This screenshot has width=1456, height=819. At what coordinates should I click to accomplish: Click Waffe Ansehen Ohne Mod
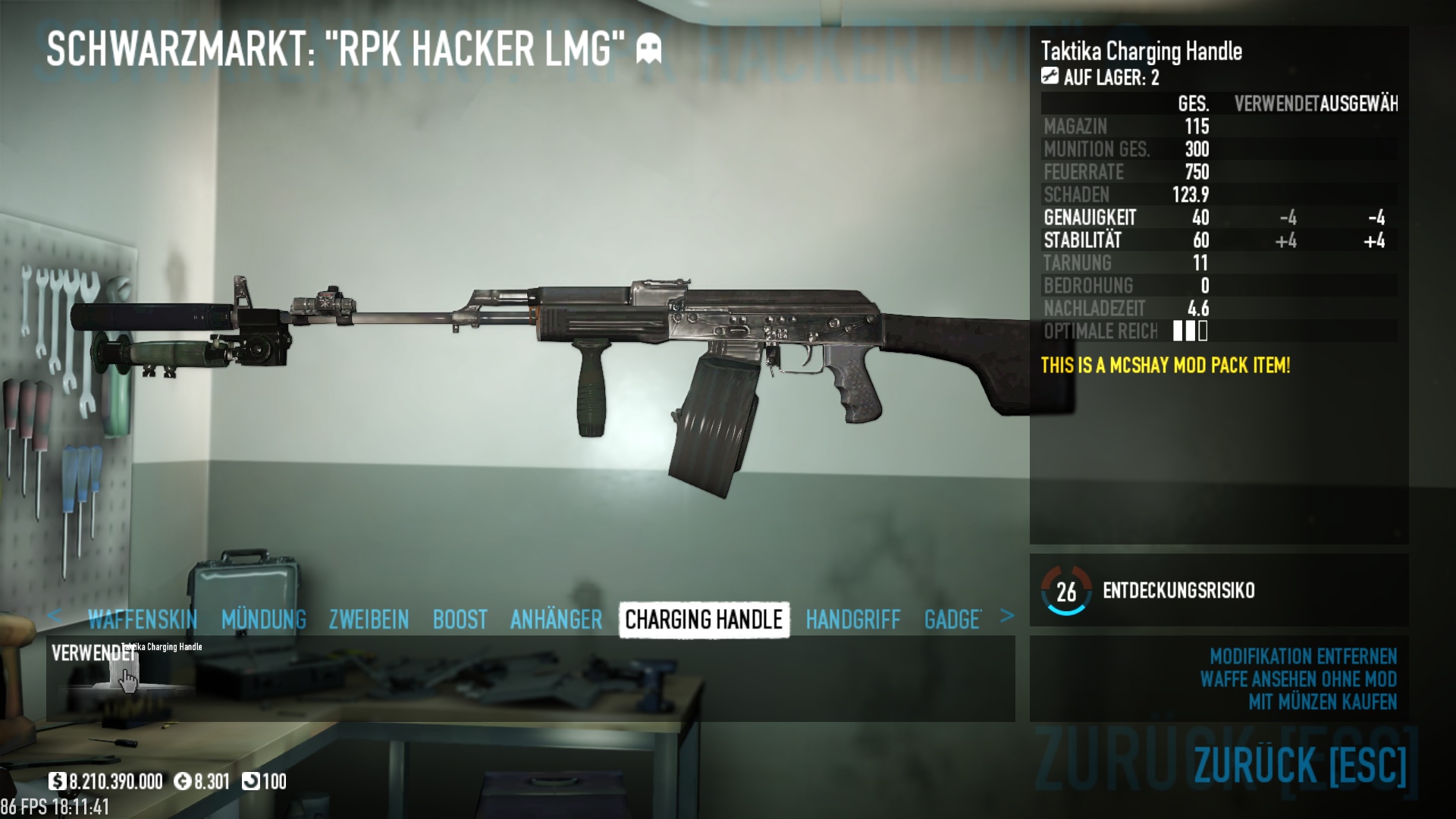click(x=1298, y=679)
